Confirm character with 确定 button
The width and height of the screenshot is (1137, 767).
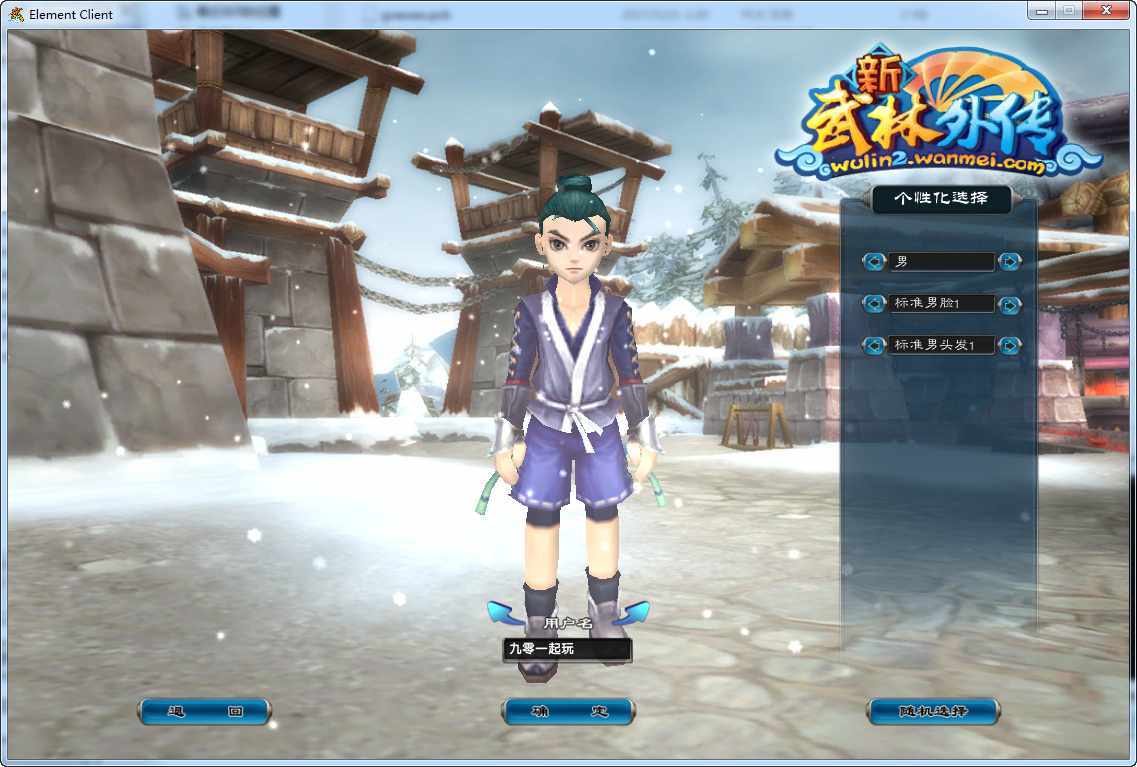point(568,712)
